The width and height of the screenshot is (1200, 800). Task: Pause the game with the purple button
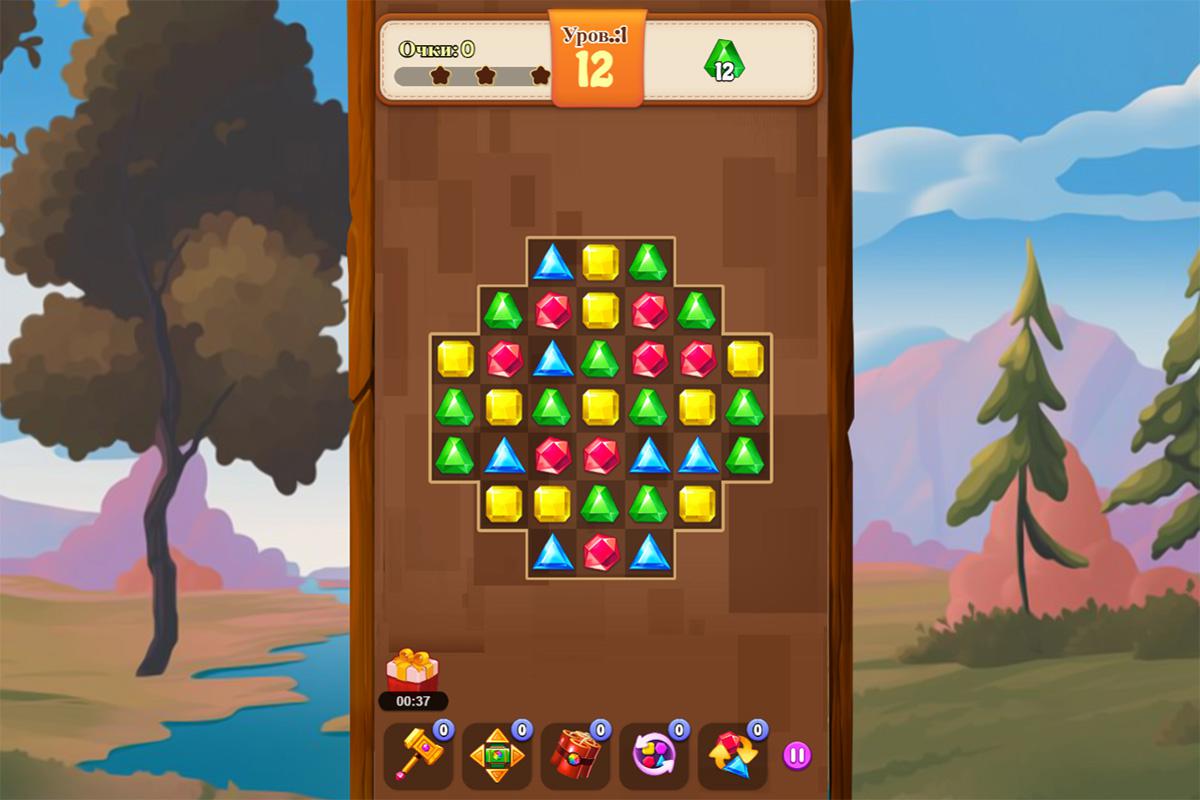tap(797, 756)
